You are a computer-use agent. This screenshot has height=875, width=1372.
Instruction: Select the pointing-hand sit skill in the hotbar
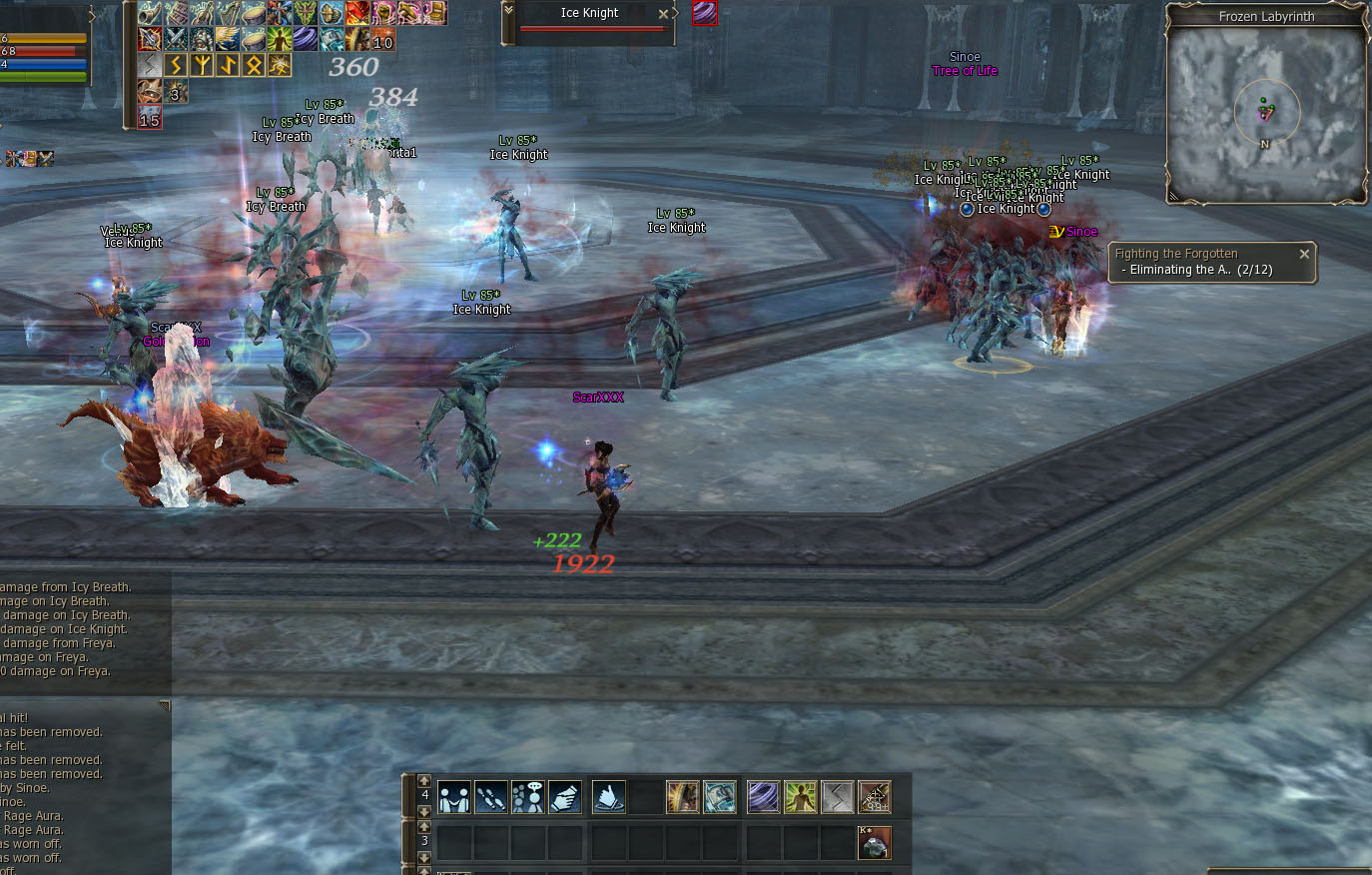[607, 795]
